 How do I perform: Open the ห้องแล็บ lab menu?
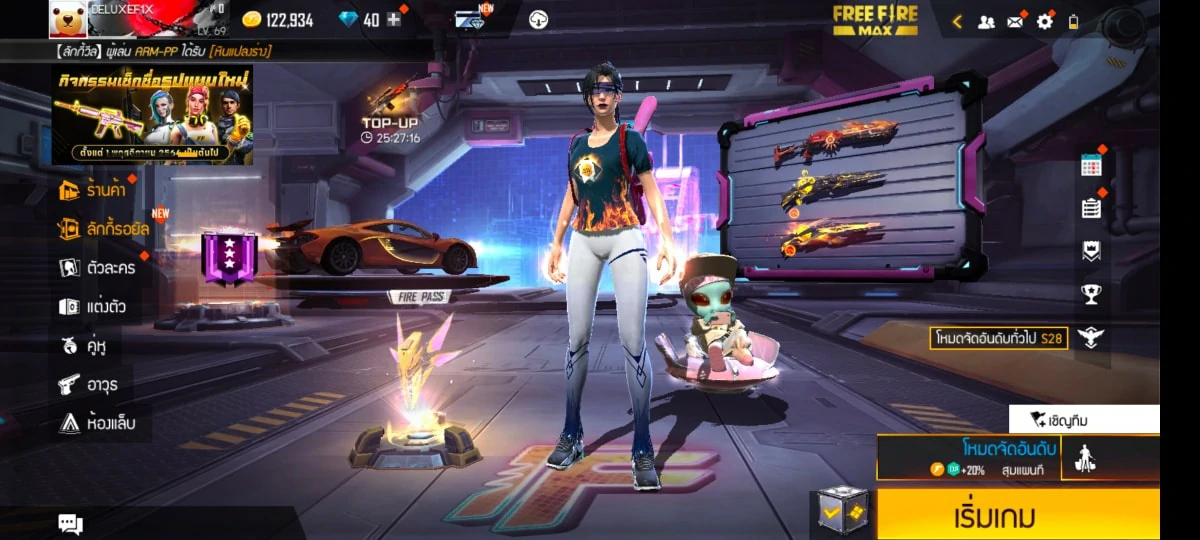click(96, 423)
